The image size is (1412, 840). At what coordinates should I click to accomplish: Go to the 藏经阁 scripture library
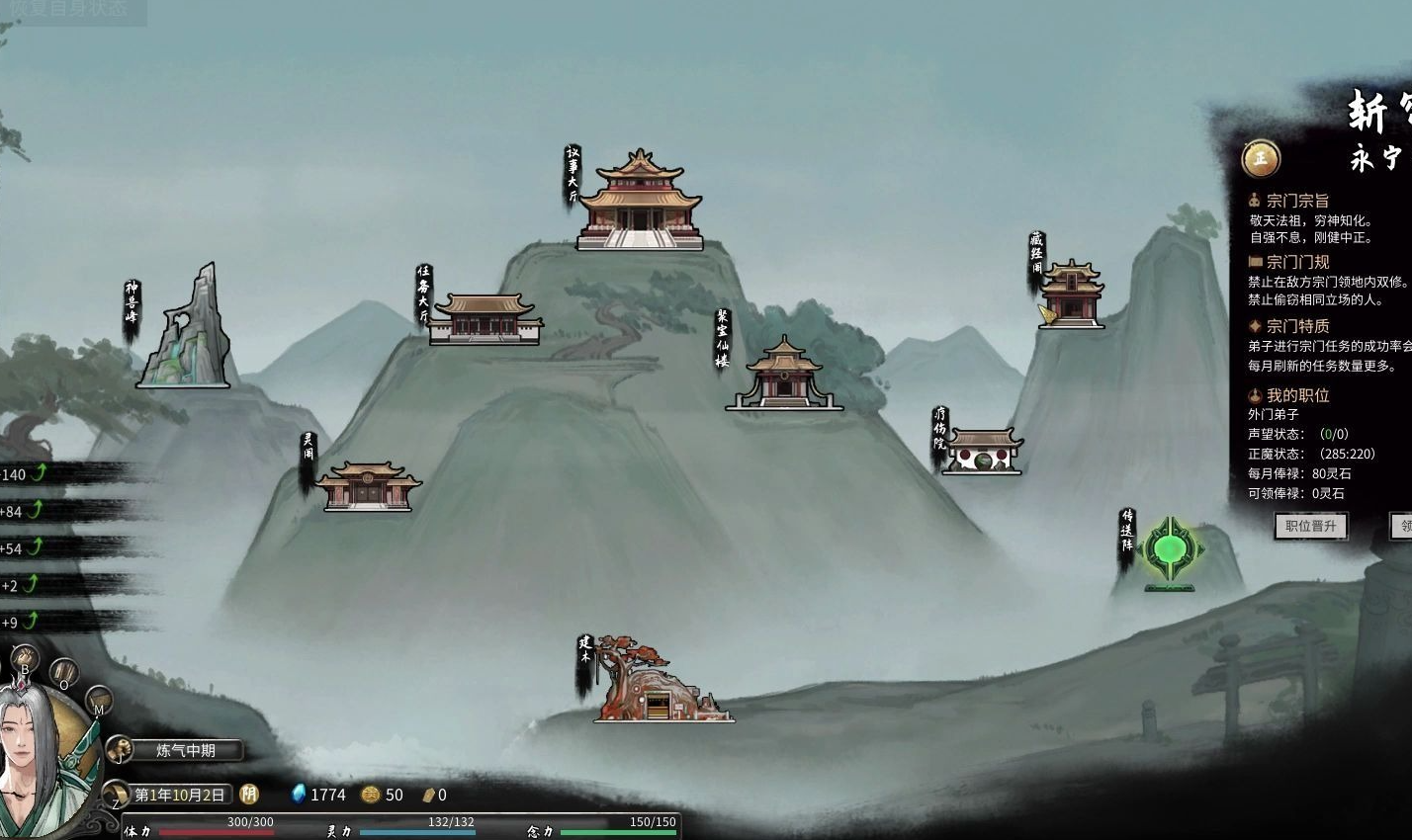click(1071, 294)
